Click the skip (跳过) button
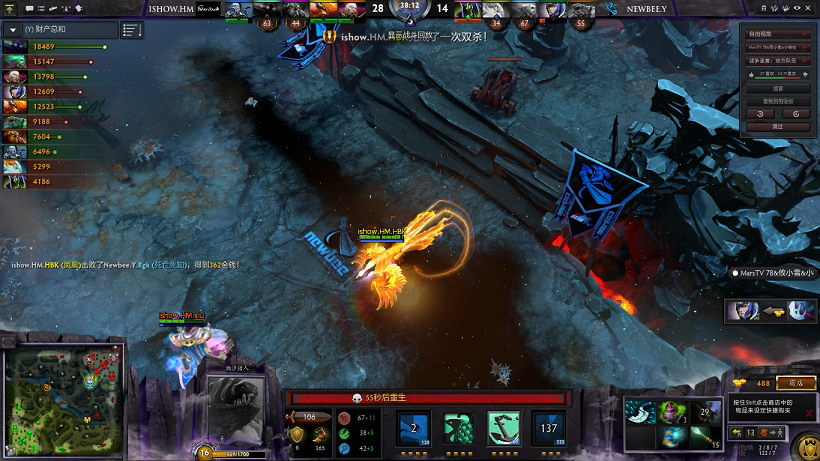This screenshot has height=461, width=820. pyautogui.click(x=777, y=127)
